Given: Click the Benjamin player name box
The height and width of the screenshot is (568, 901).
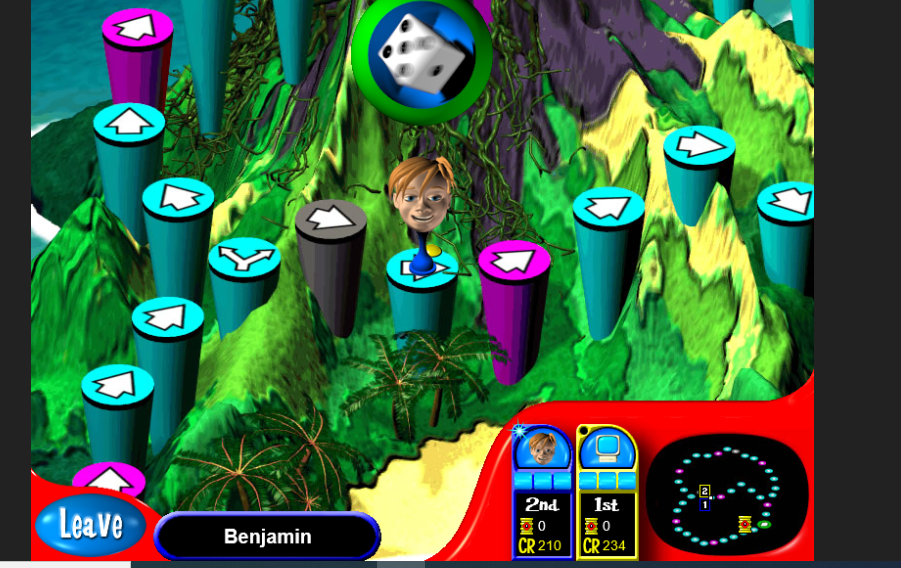Looking at the screenshot, I should pos(267,537).
